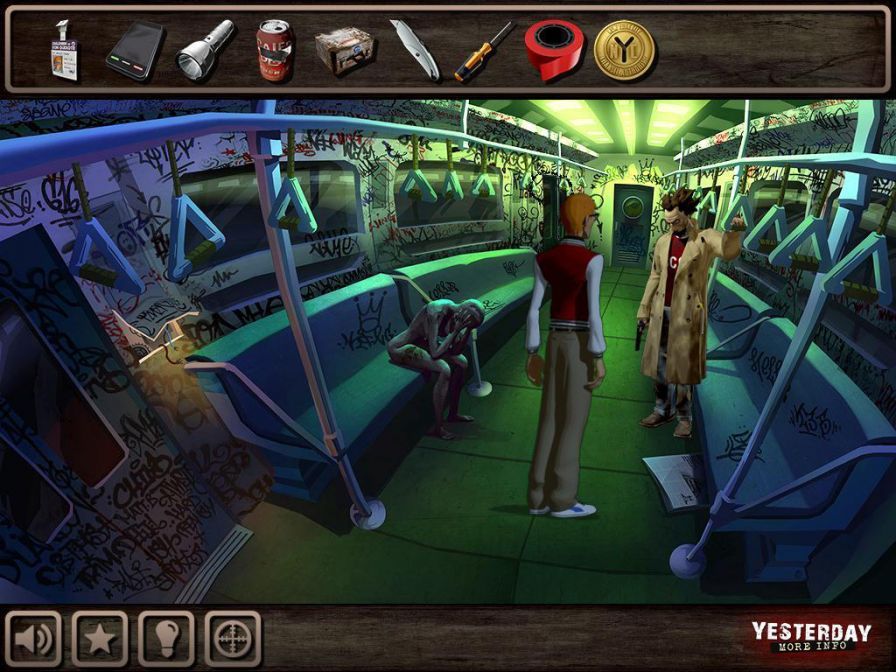896x672 pixels.
Task: Pick the utility knife from inventory
Action: pos(412,50)
